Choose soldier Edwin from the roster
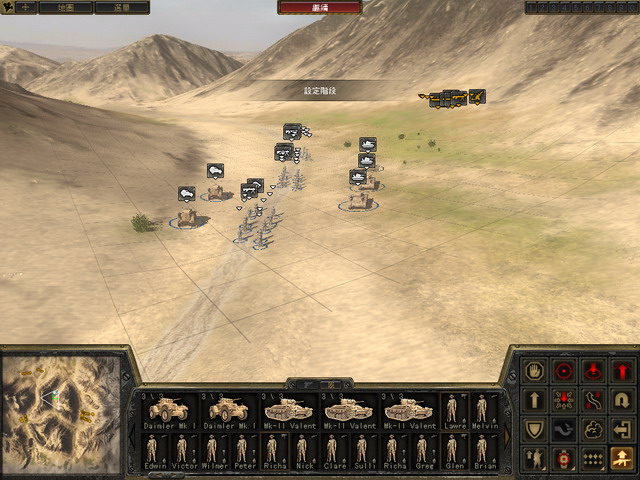640x480 pixels. [155, 451]
